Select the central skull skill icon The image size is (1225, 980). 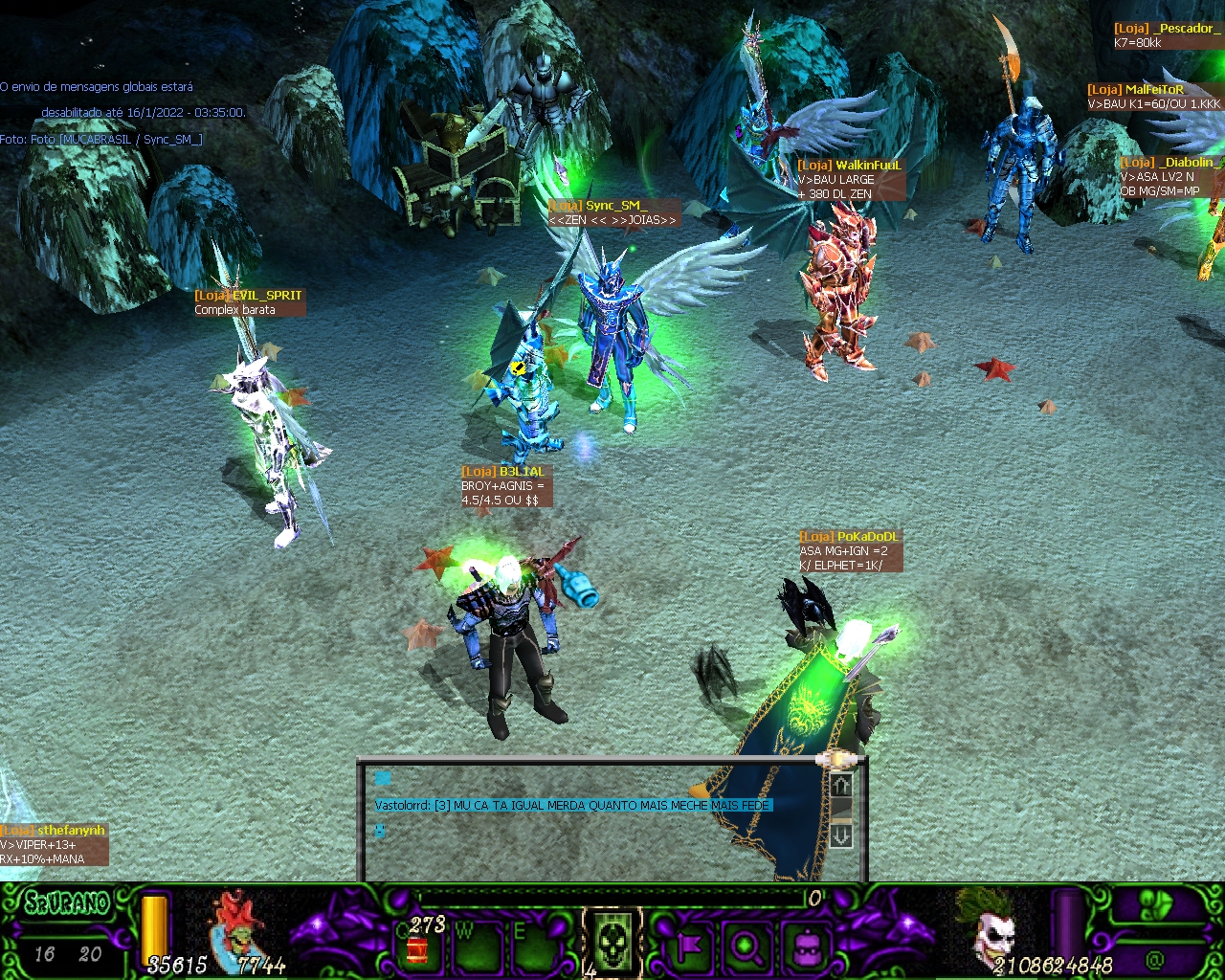612,942
